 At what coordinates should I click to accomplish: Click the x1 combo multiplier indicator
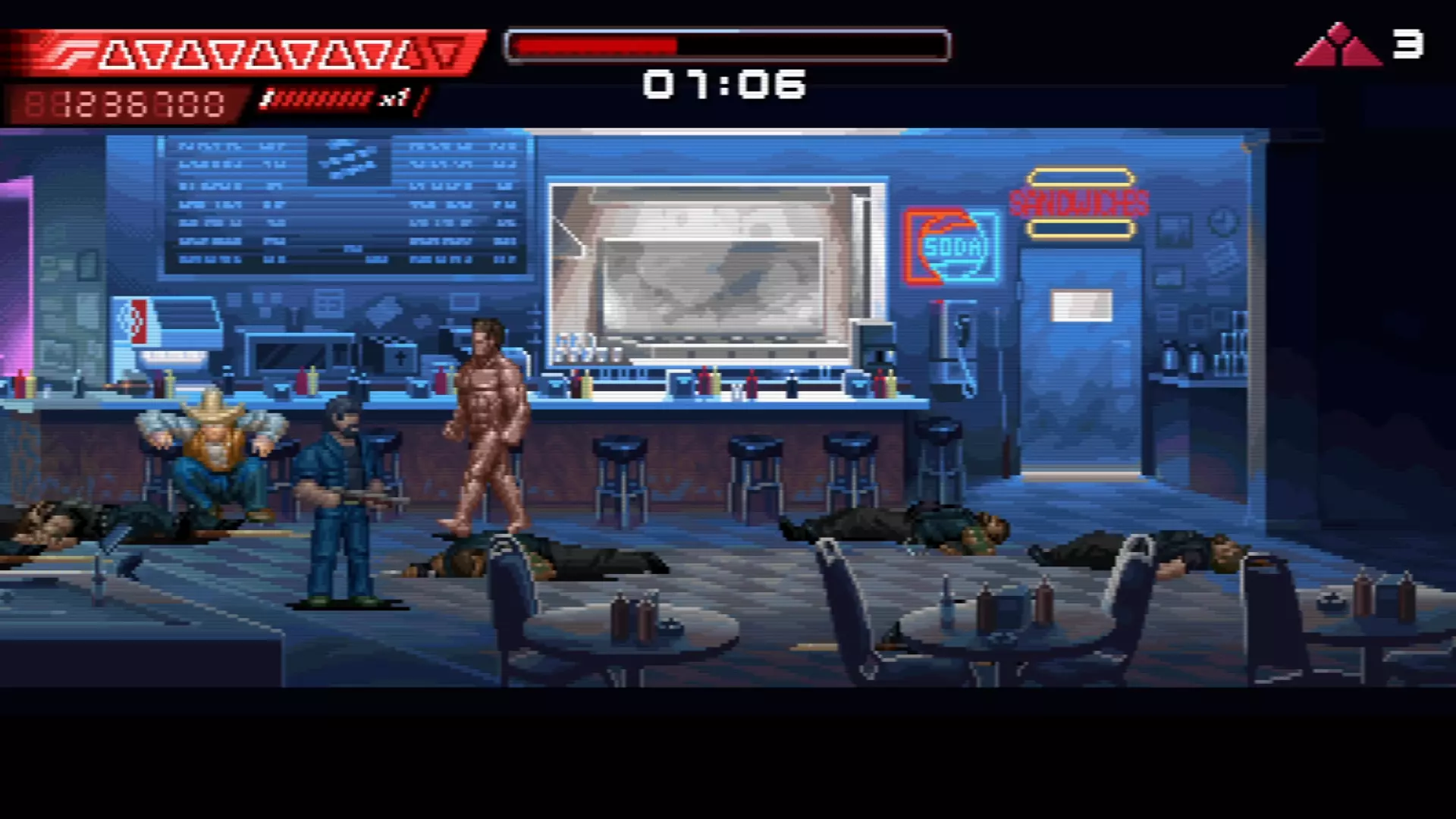pyautogui.click(x=394, y=99)
